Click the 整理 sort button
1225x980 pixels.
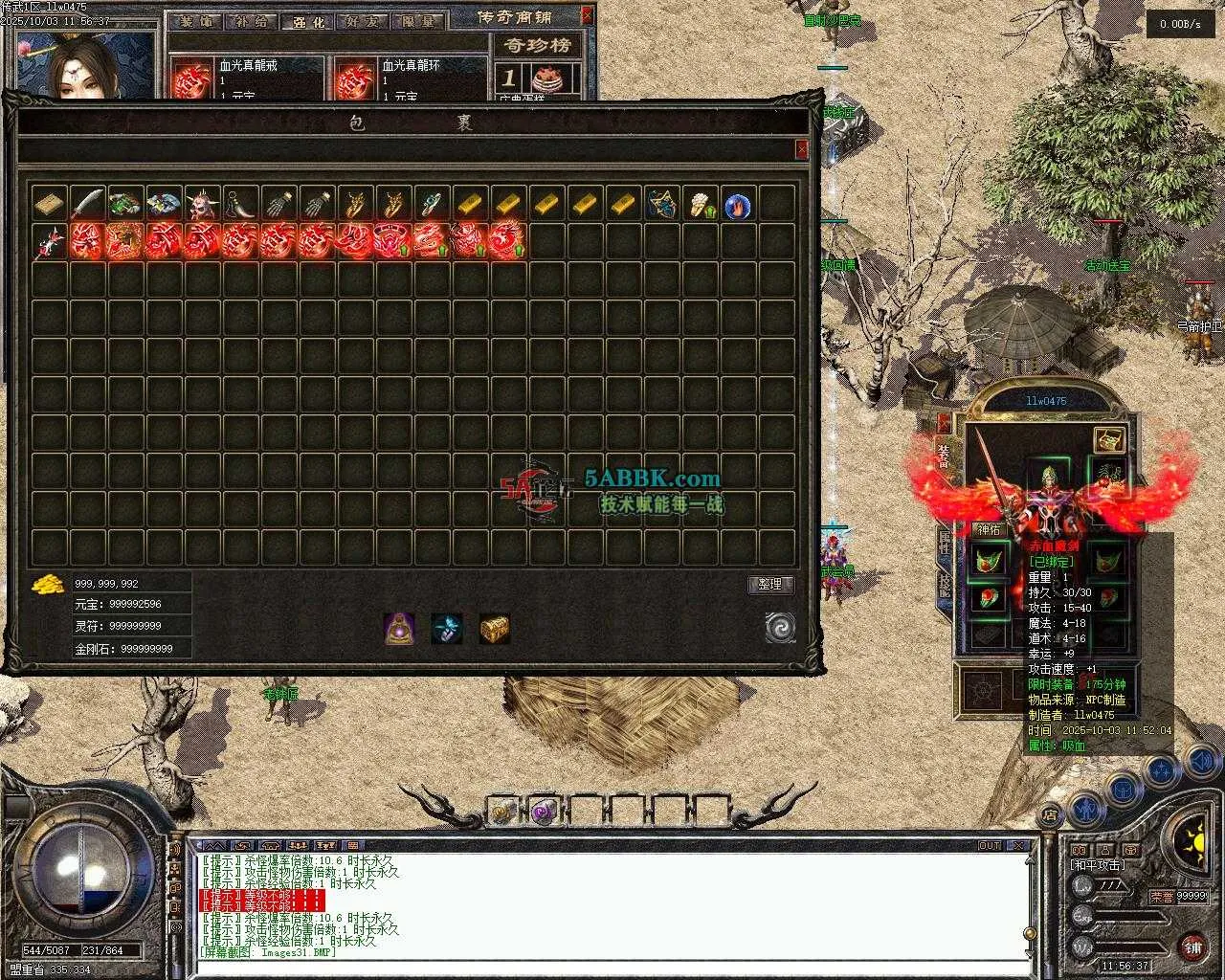770,585
